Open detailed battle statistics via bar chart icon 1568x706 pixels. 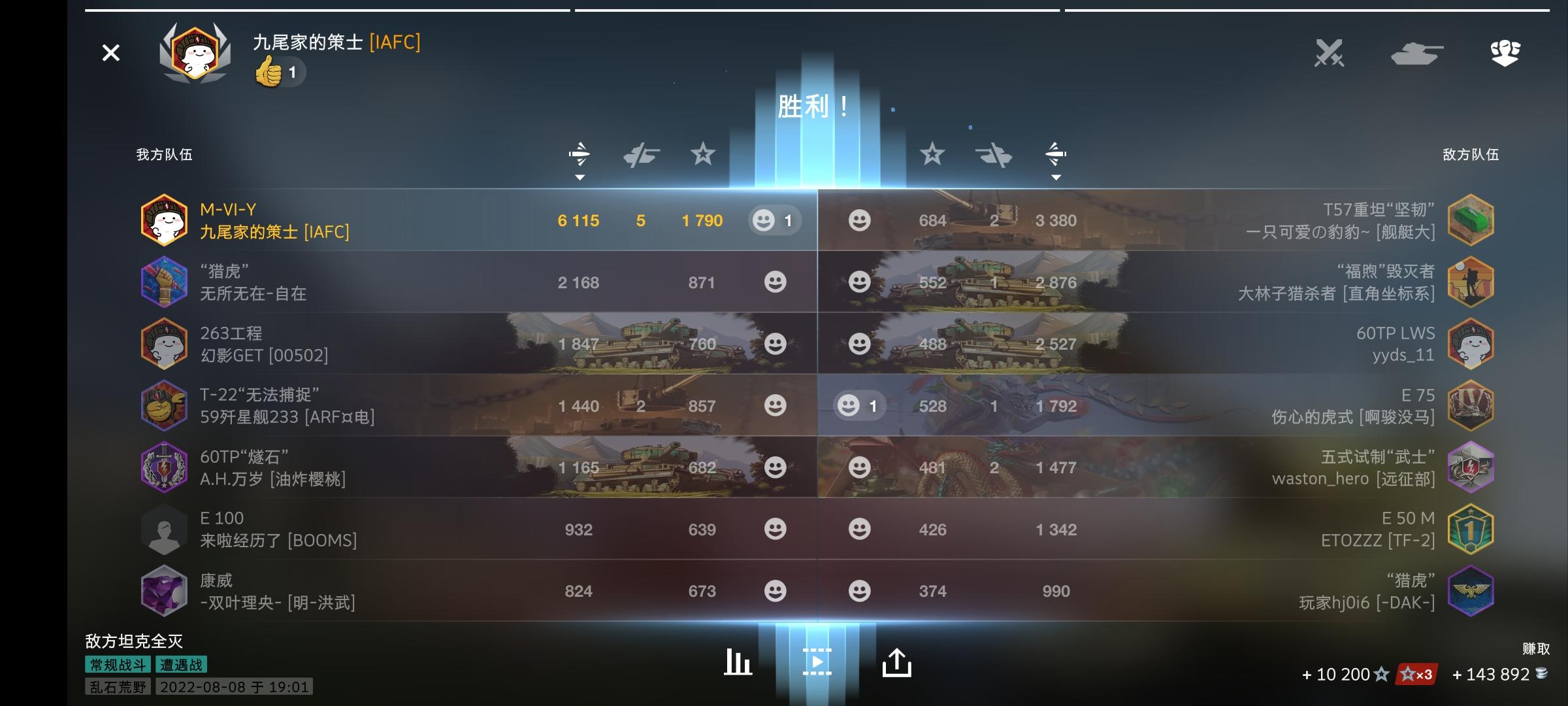737,662
